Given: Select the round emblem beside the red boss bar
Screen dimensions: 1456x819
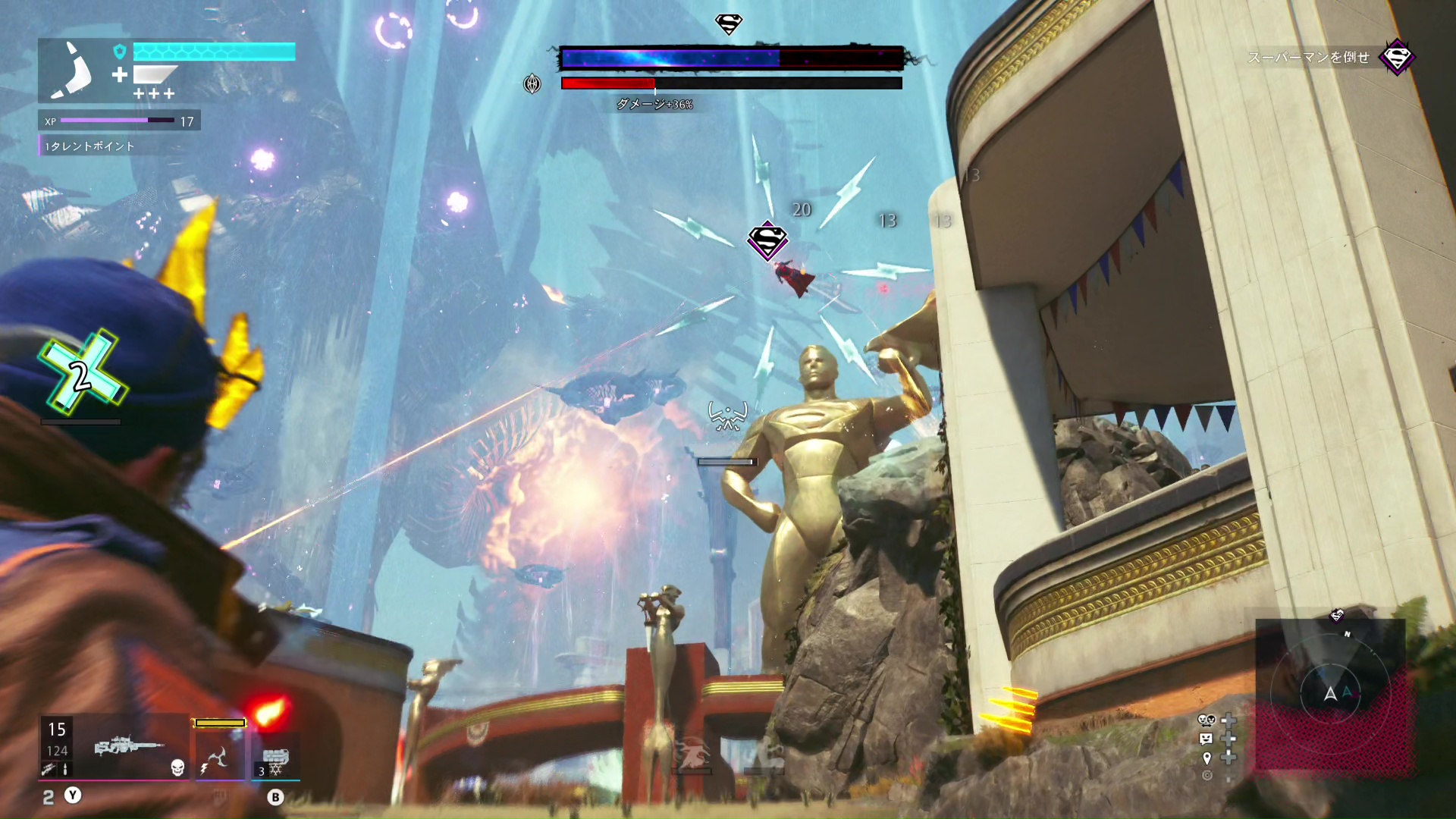Looking at the screenshot, I should coord(532,83).
